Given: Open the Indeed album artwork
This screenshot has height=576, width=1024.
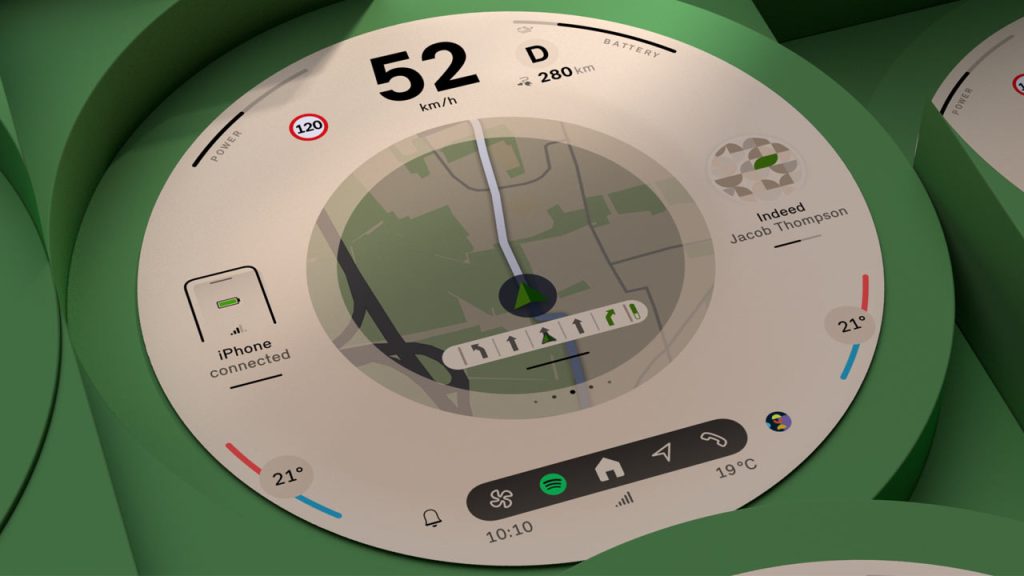Looking at the screenshot, I should [760, 169].
